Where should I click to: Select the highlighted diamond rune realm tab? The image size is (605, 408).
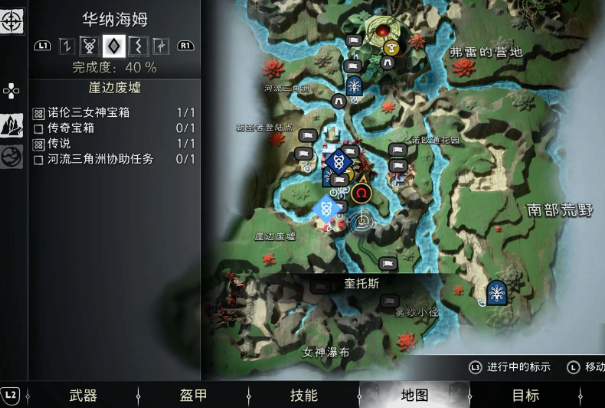click(x=113, y=45)
